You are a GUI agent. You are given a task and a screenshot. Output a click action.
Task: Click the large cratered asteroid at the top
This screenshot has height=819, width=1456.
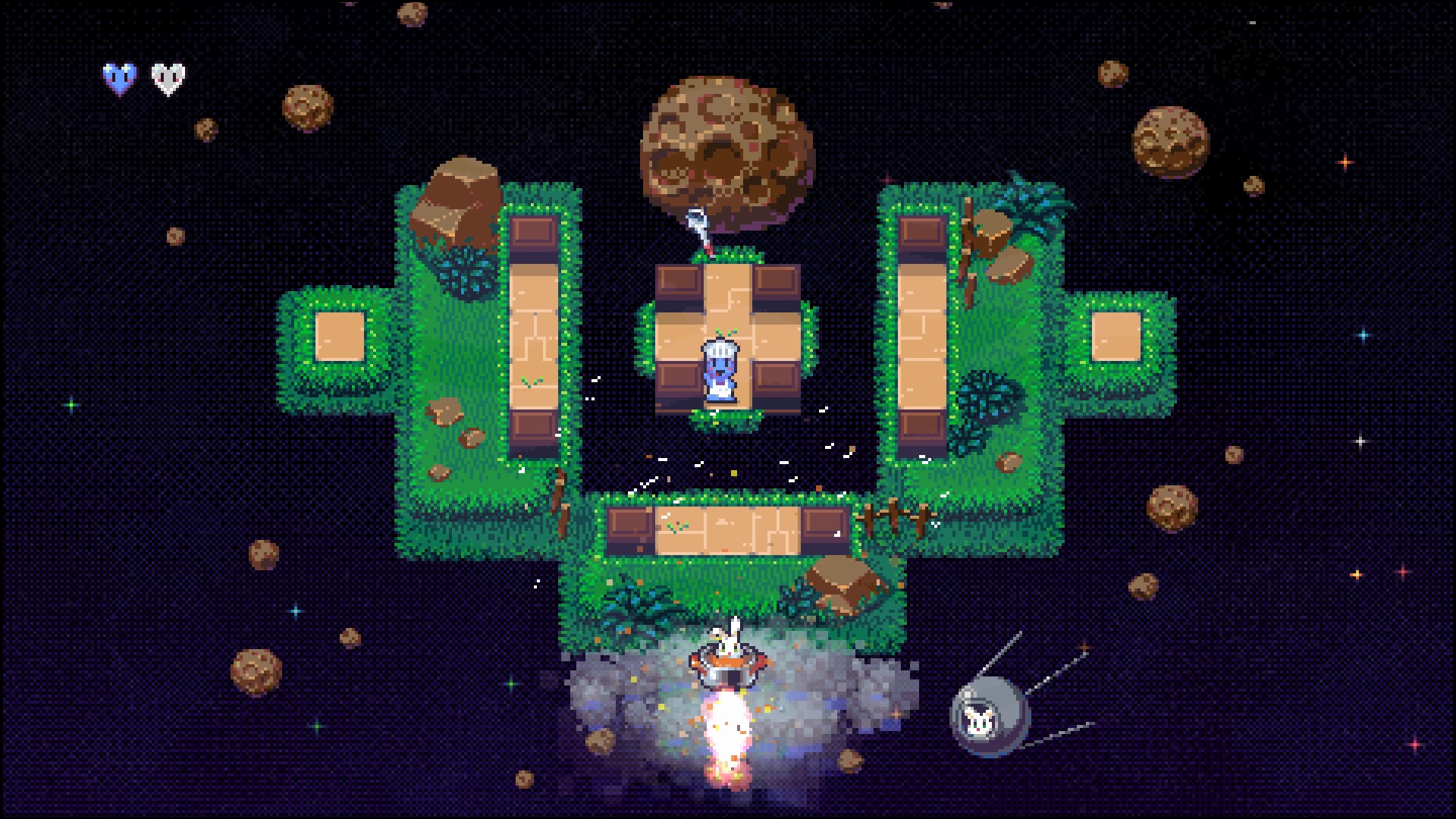pos(724,148)
